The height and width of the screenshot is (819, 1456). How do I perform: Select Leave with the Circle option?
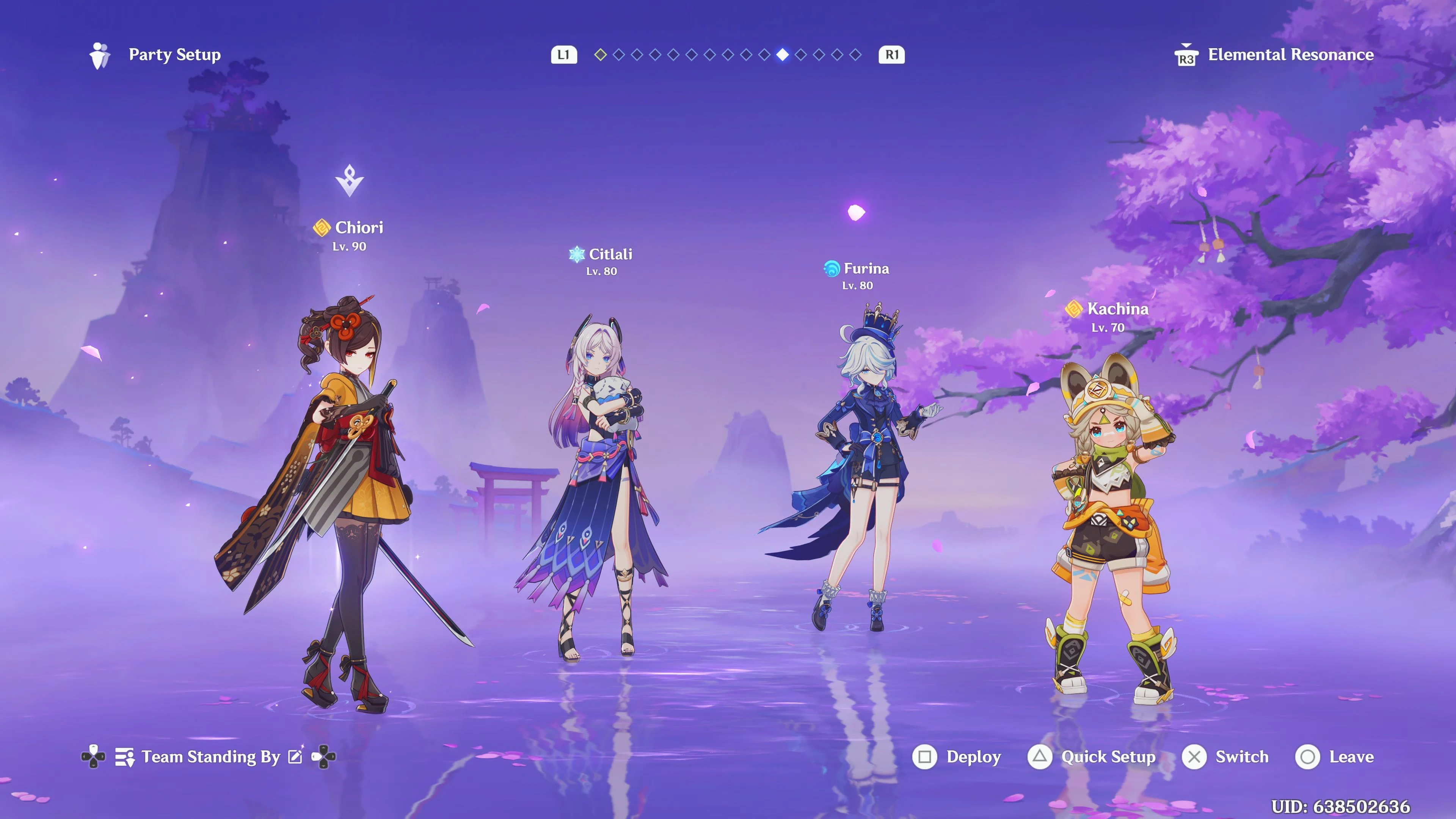tap(1307, 758)
